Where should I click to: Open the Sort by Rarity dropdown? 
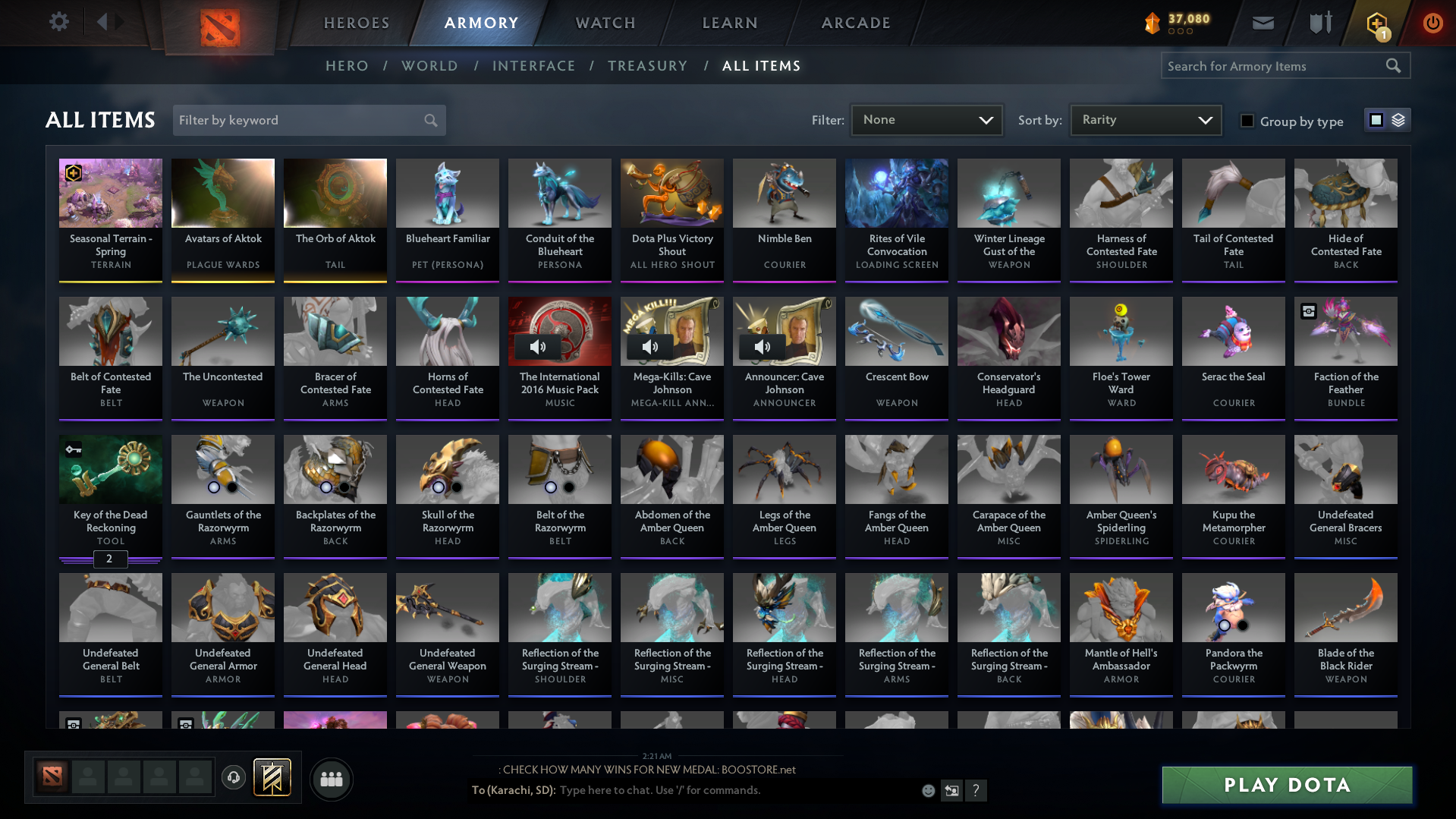[x=1144, y=119]
